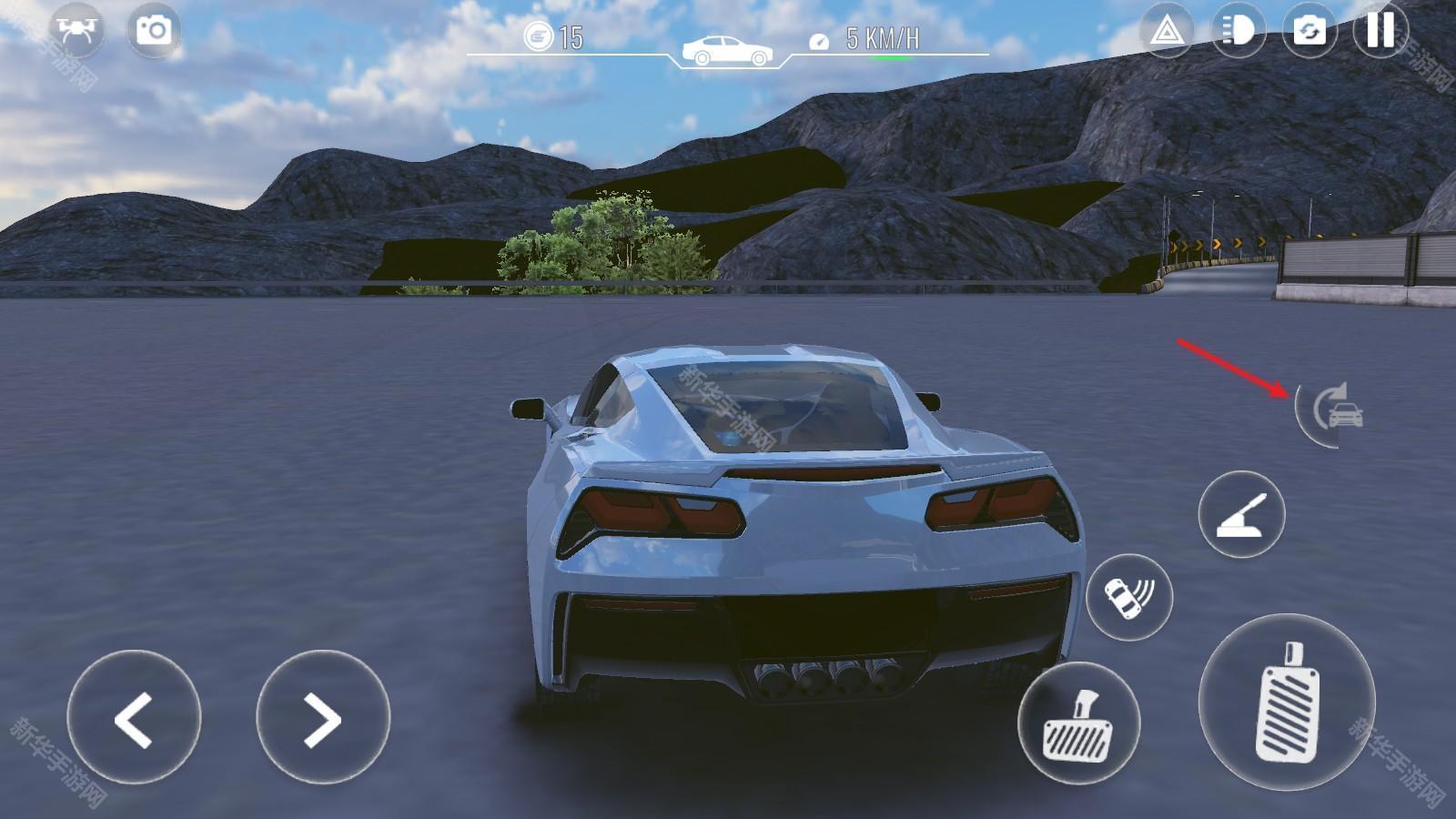Pause the game

pos(1380,30)
